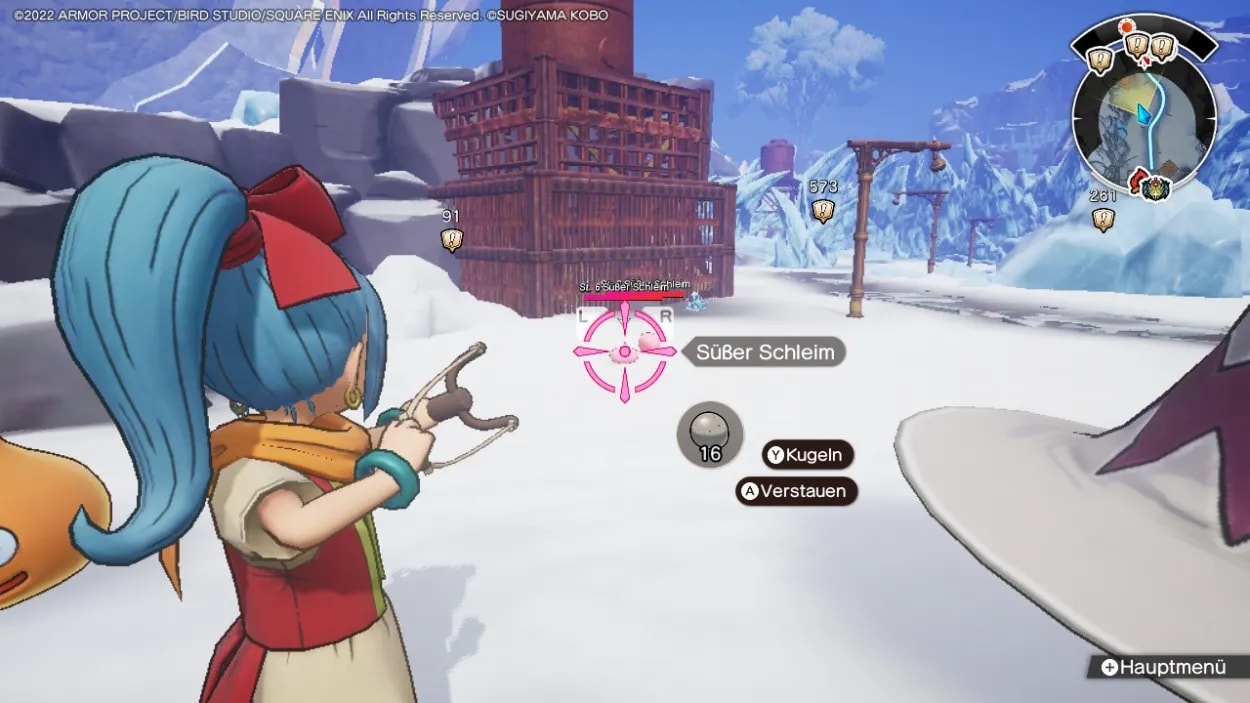Image resolution: width=1250 pixels, height=703 pixels.
Task: Select the grey pellet ammo icon
Action: [710, 433]
